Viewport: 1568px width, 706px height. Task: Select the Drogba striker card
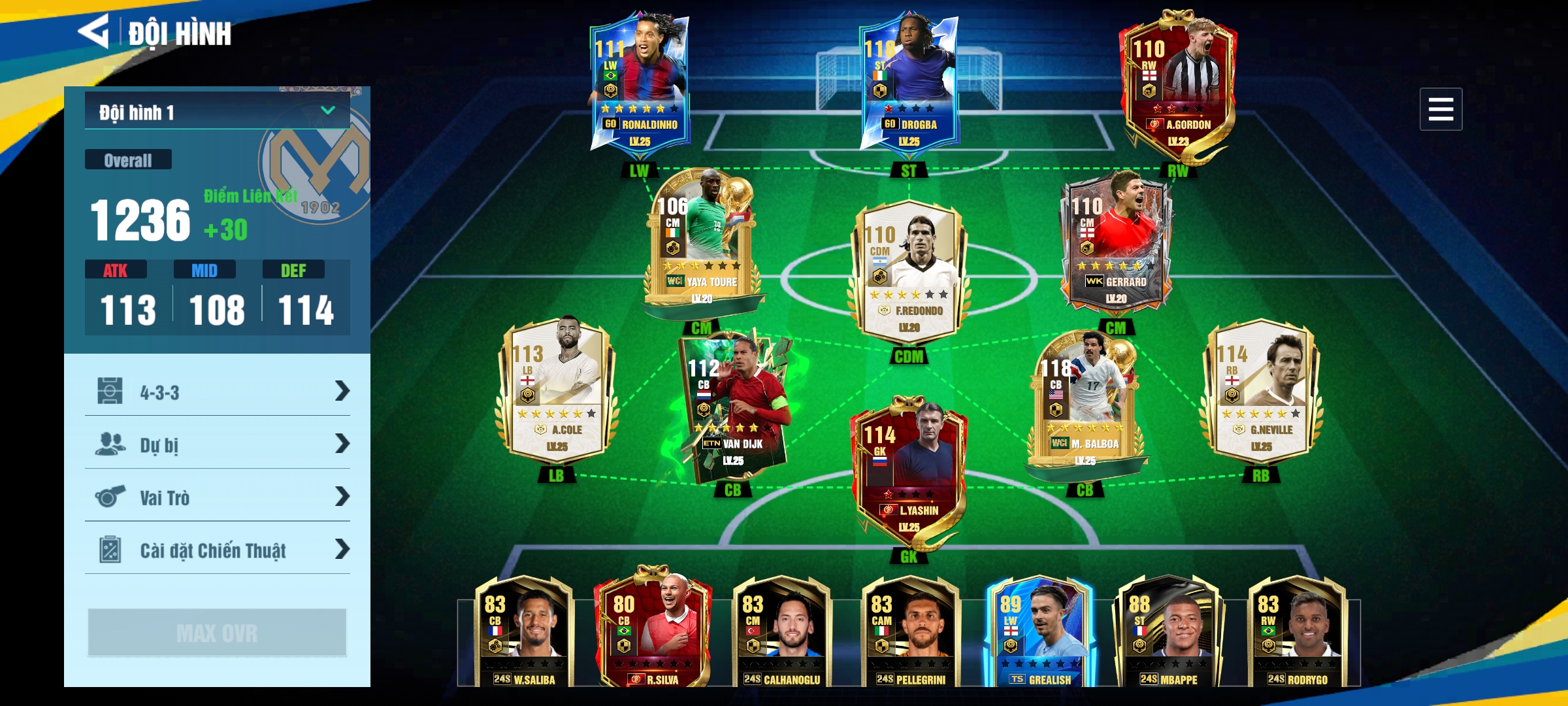[908, 82]
